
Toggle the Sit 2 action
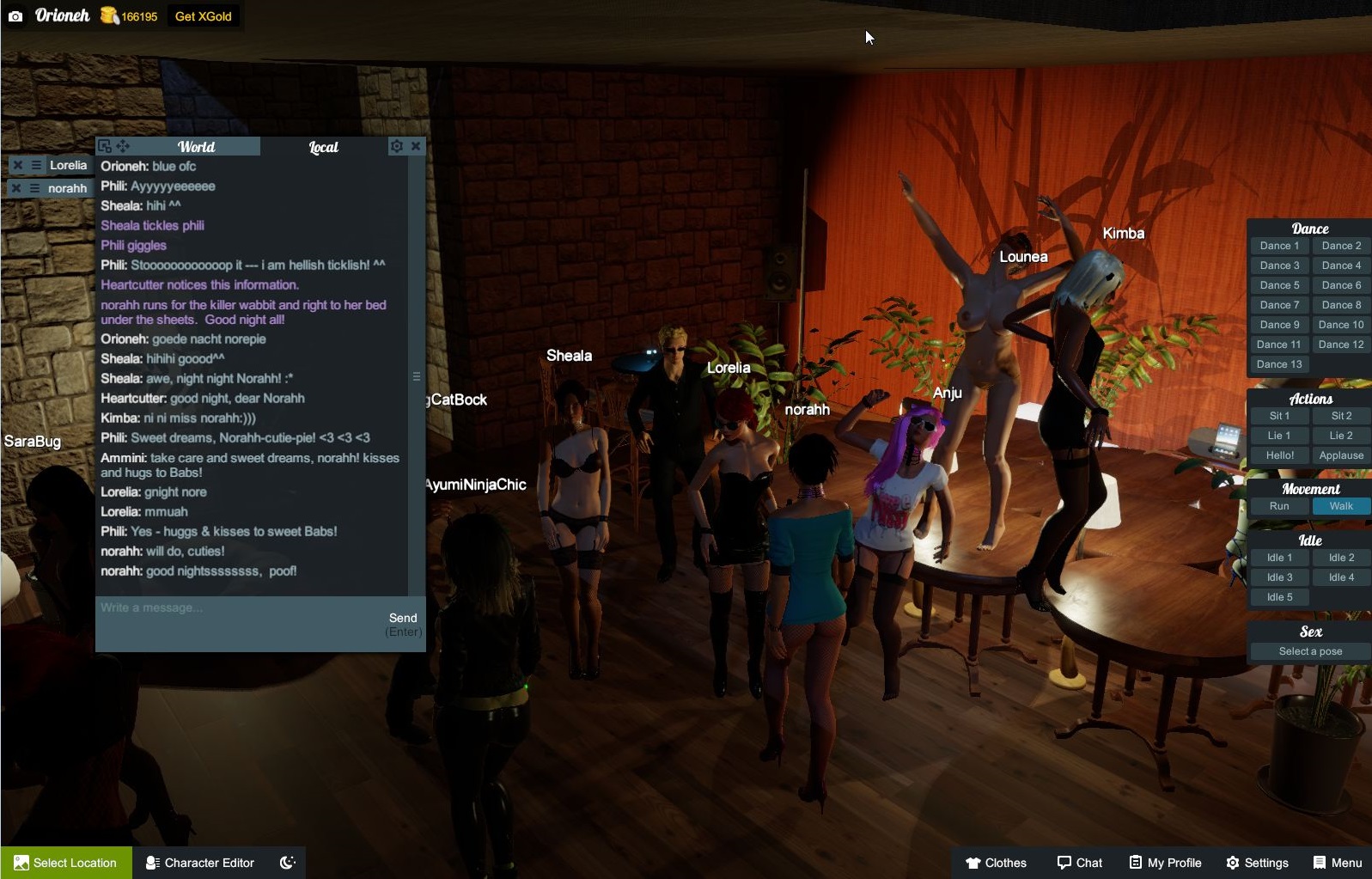point(1340,415)
